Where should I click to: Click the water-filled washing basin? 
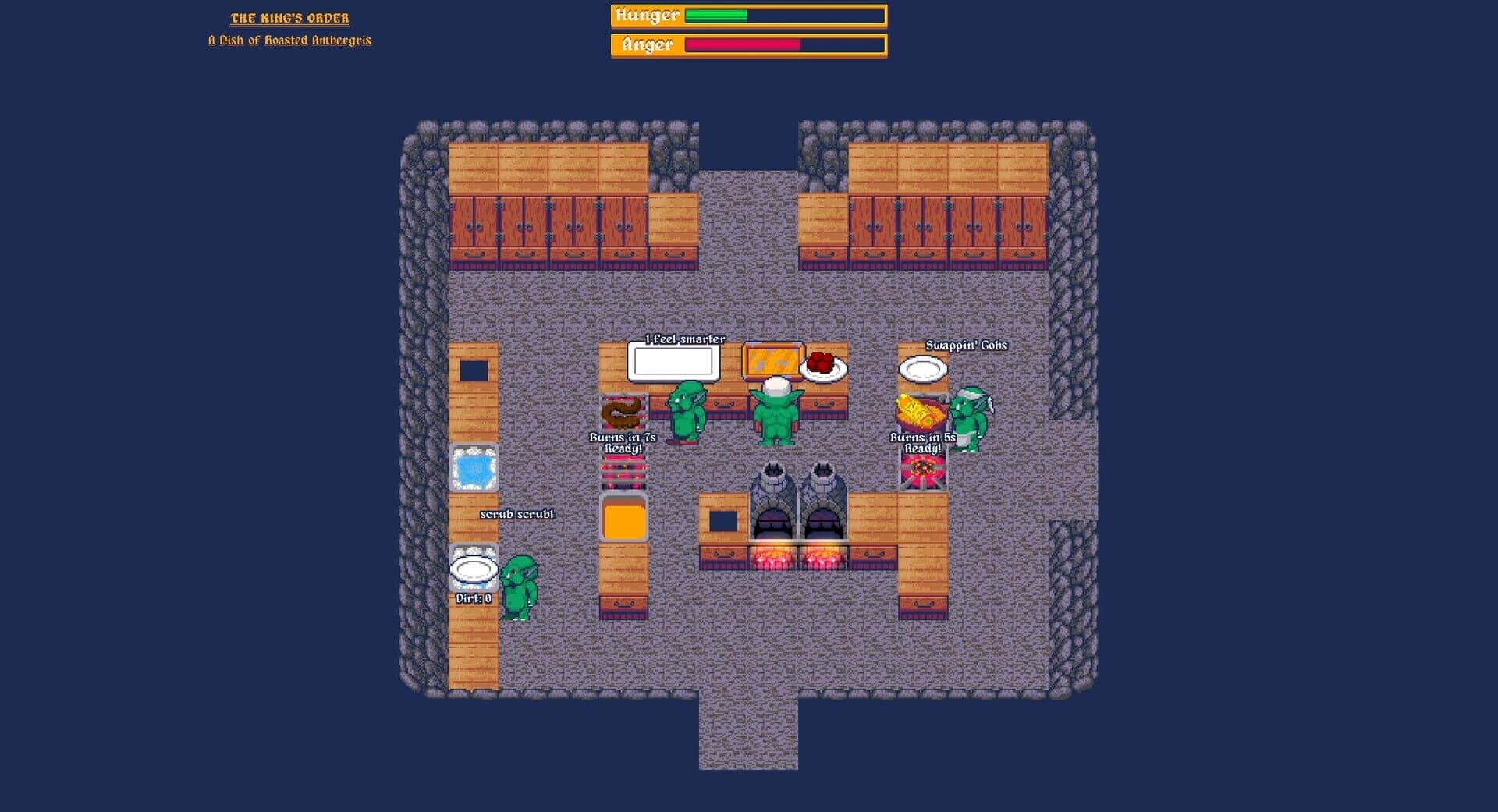coord(473,466)
